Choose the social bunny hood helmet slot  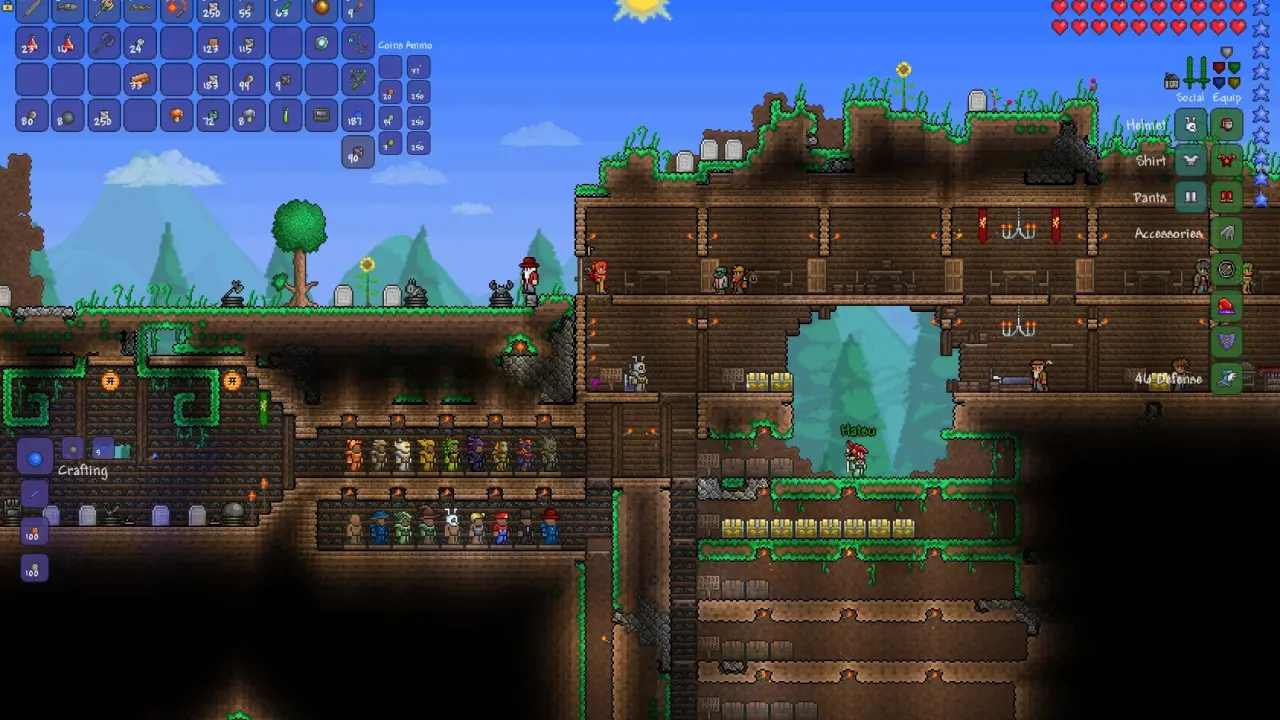click(x=1191, y=124)
